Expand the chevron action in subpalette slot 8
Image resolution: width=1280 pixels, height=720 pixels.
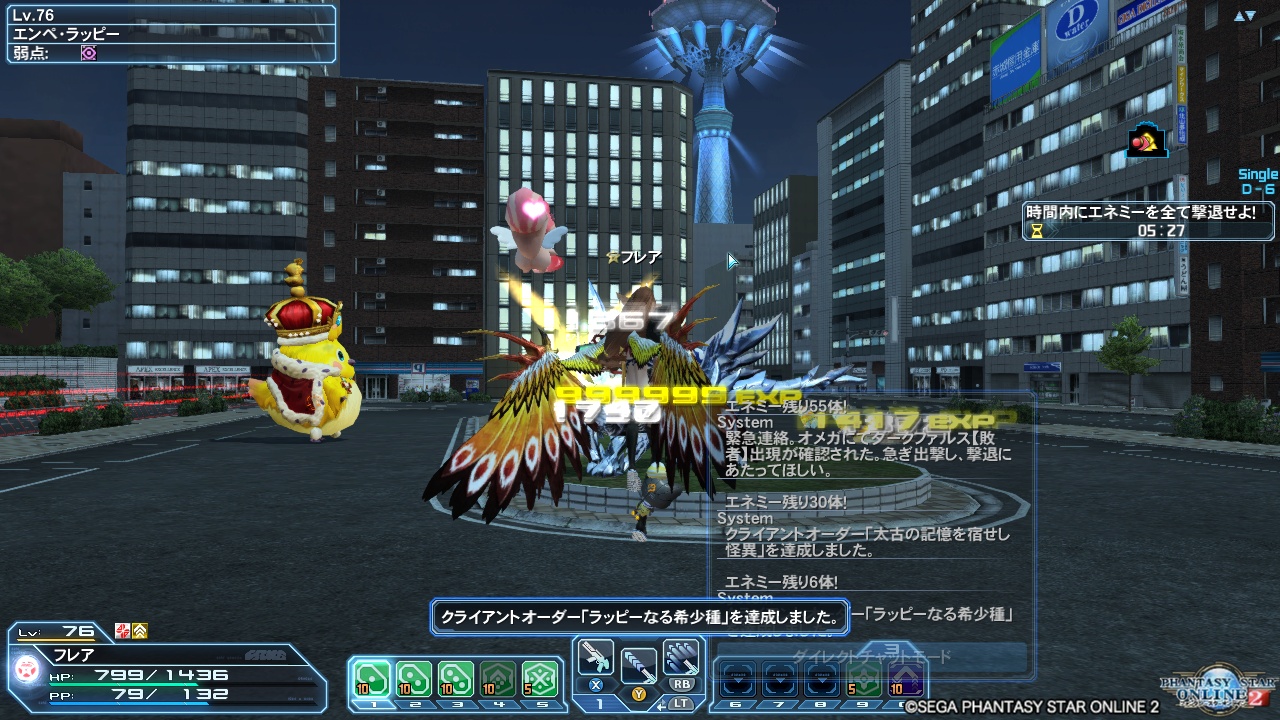(x=822, y=680)
